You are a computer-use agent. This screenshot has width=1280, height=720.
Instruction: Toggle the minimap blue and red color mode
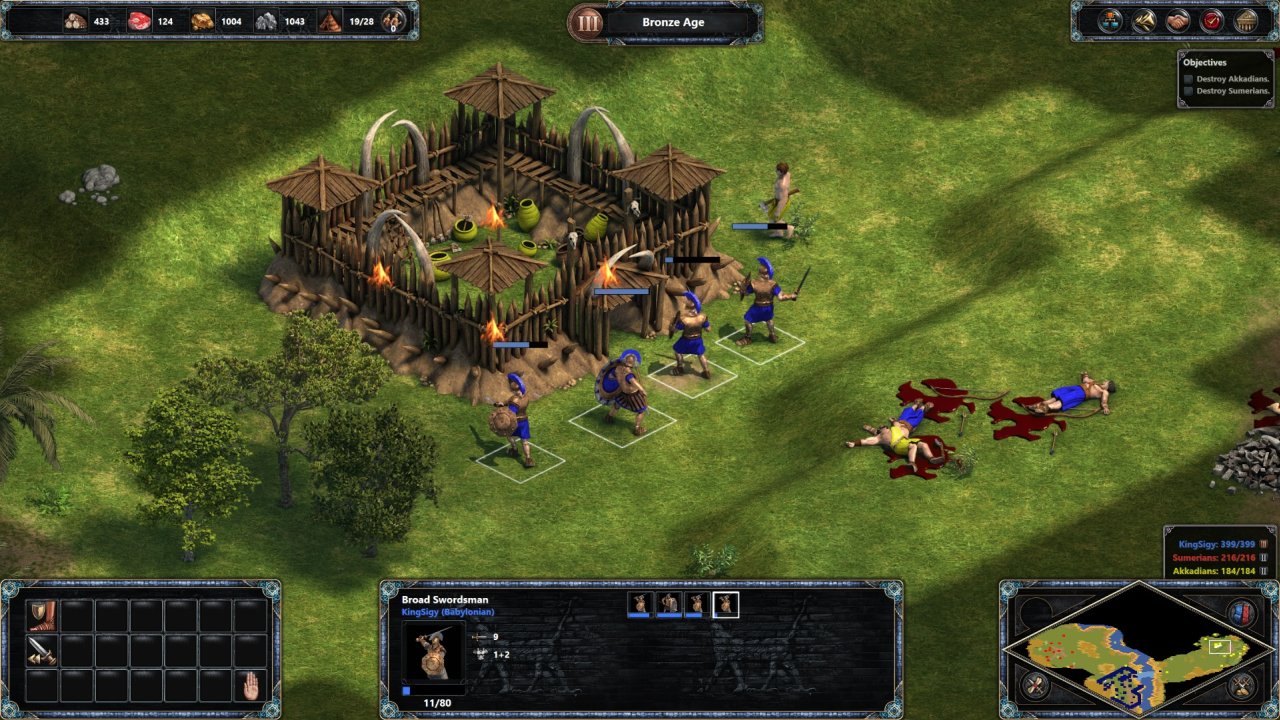[1241, 612]
